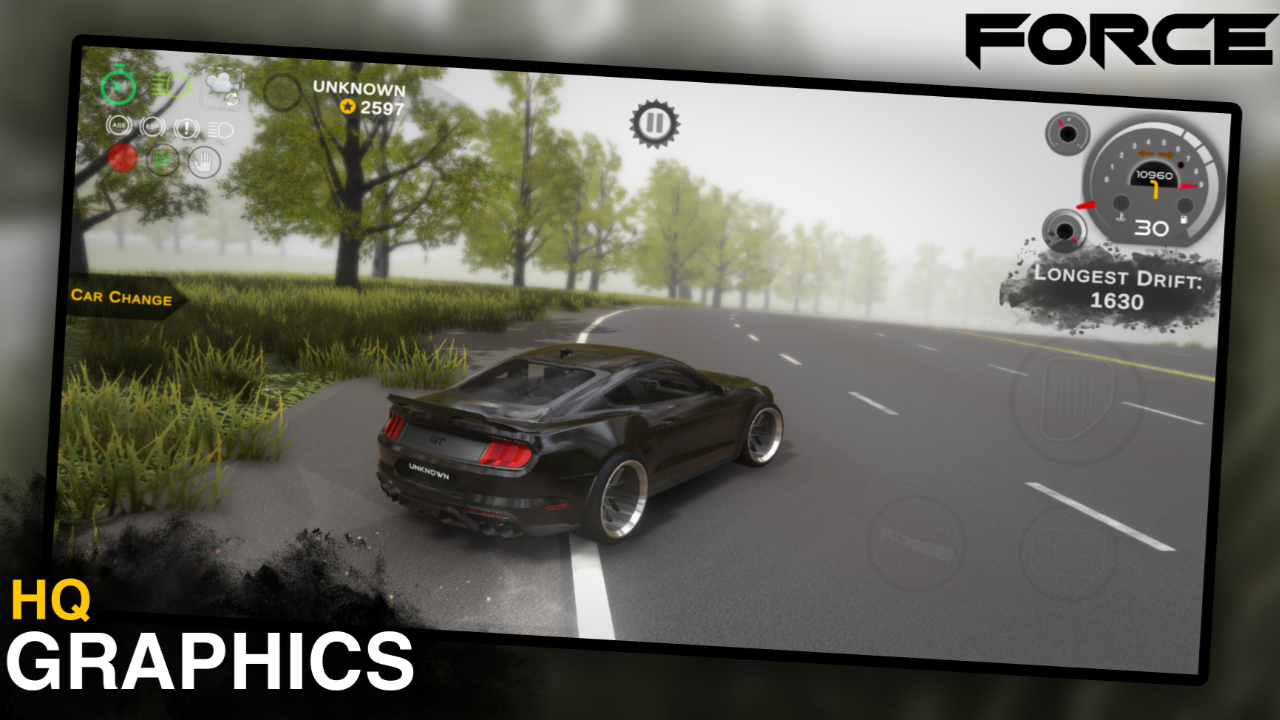Tap the red recording button

tap(122, 158)
